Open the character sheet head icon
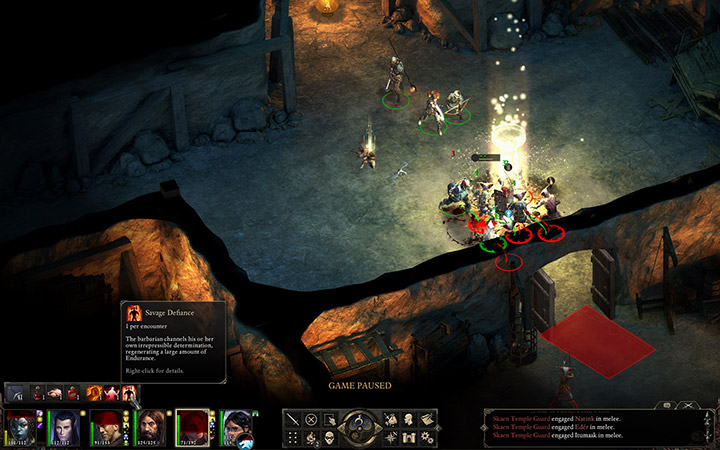 click(x=410, y=419)
